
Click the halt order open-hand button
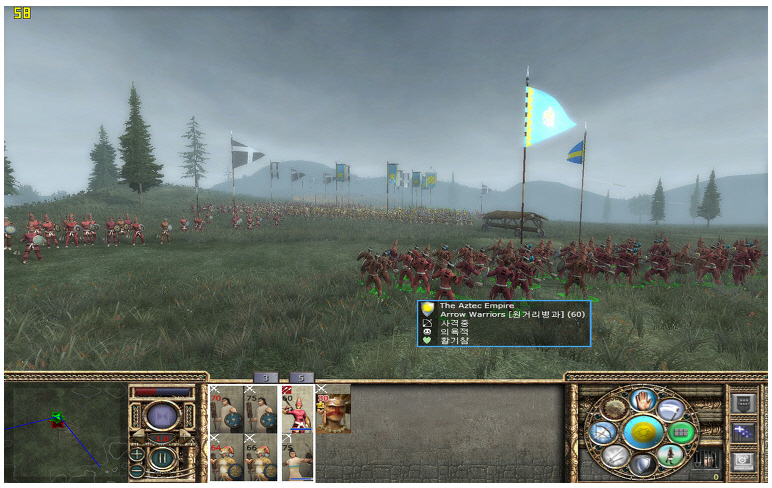click(643, 400)
